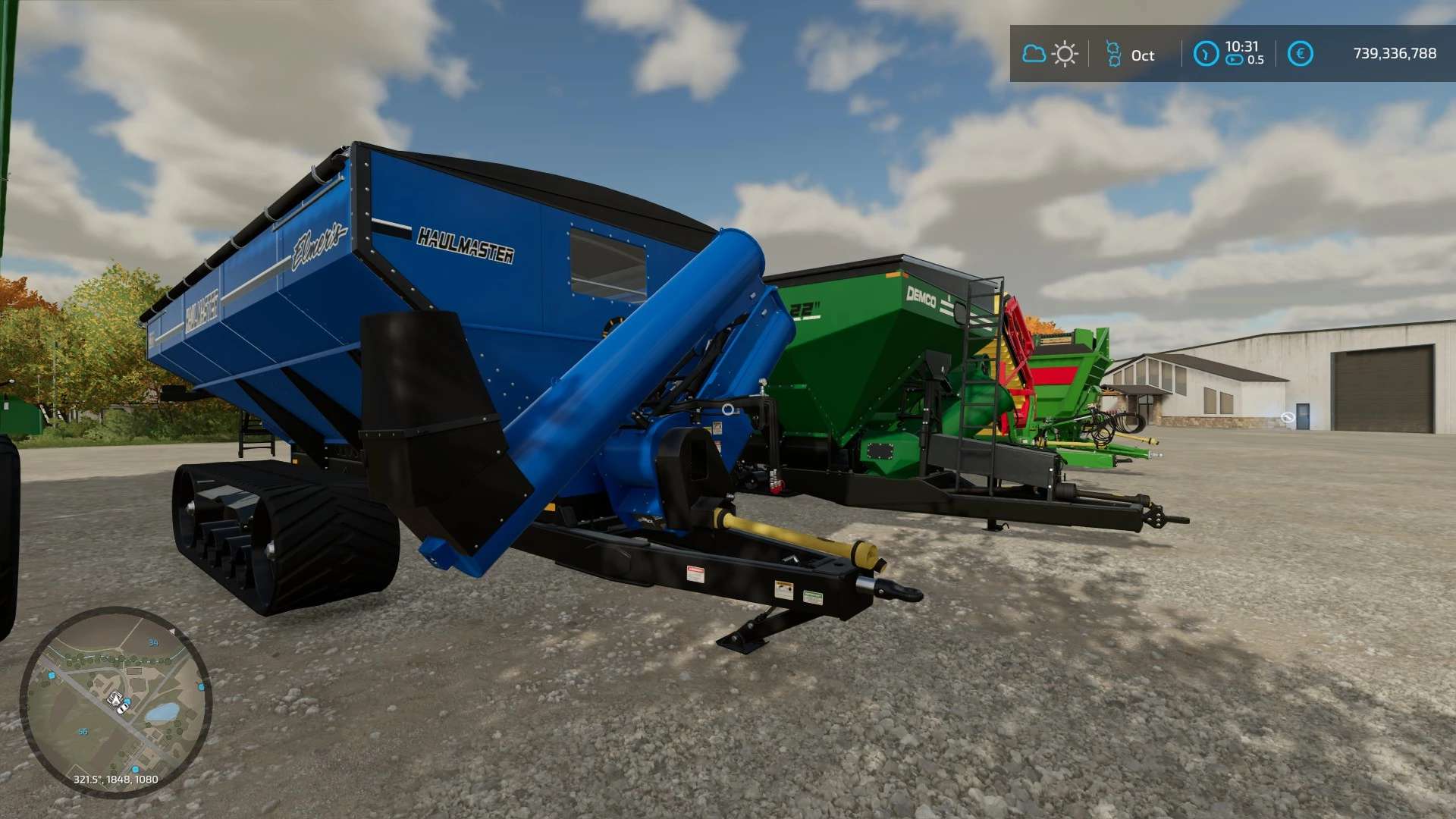Select the weather forecast cloud icon
This screenshot has width=1456, height=819.
(x=1034, y=54)
